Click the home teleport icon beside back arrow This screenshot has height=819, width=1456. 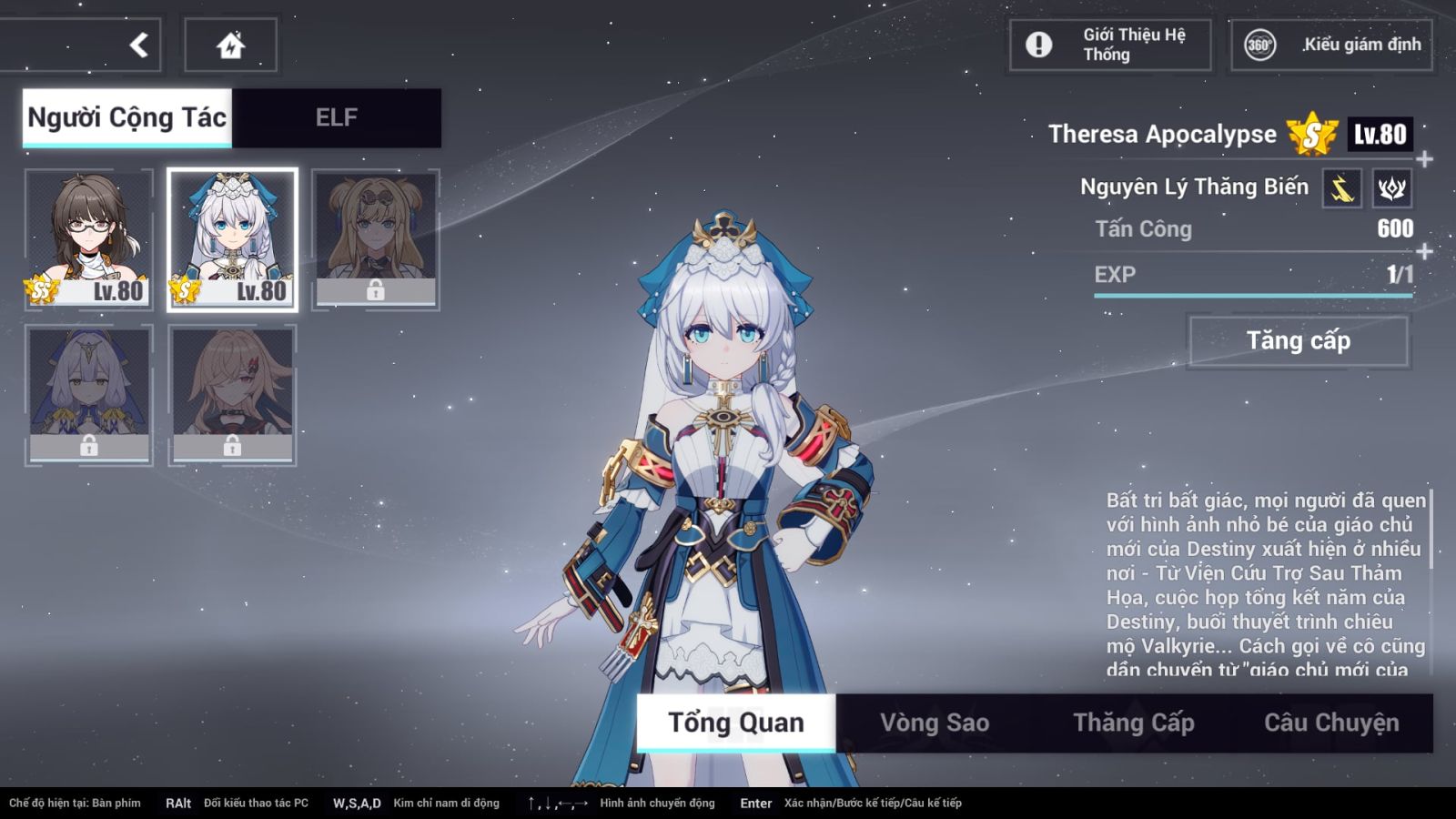tap(232, 44)
